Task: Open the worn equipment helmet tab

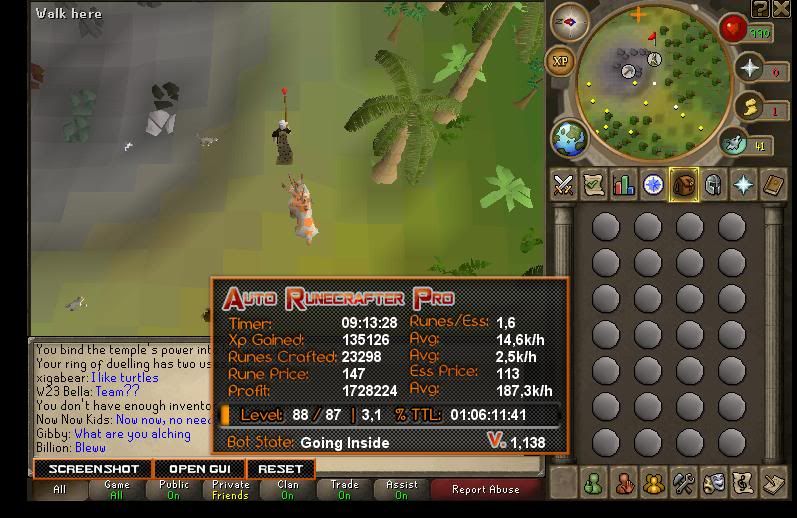Action: pos(714,184)
